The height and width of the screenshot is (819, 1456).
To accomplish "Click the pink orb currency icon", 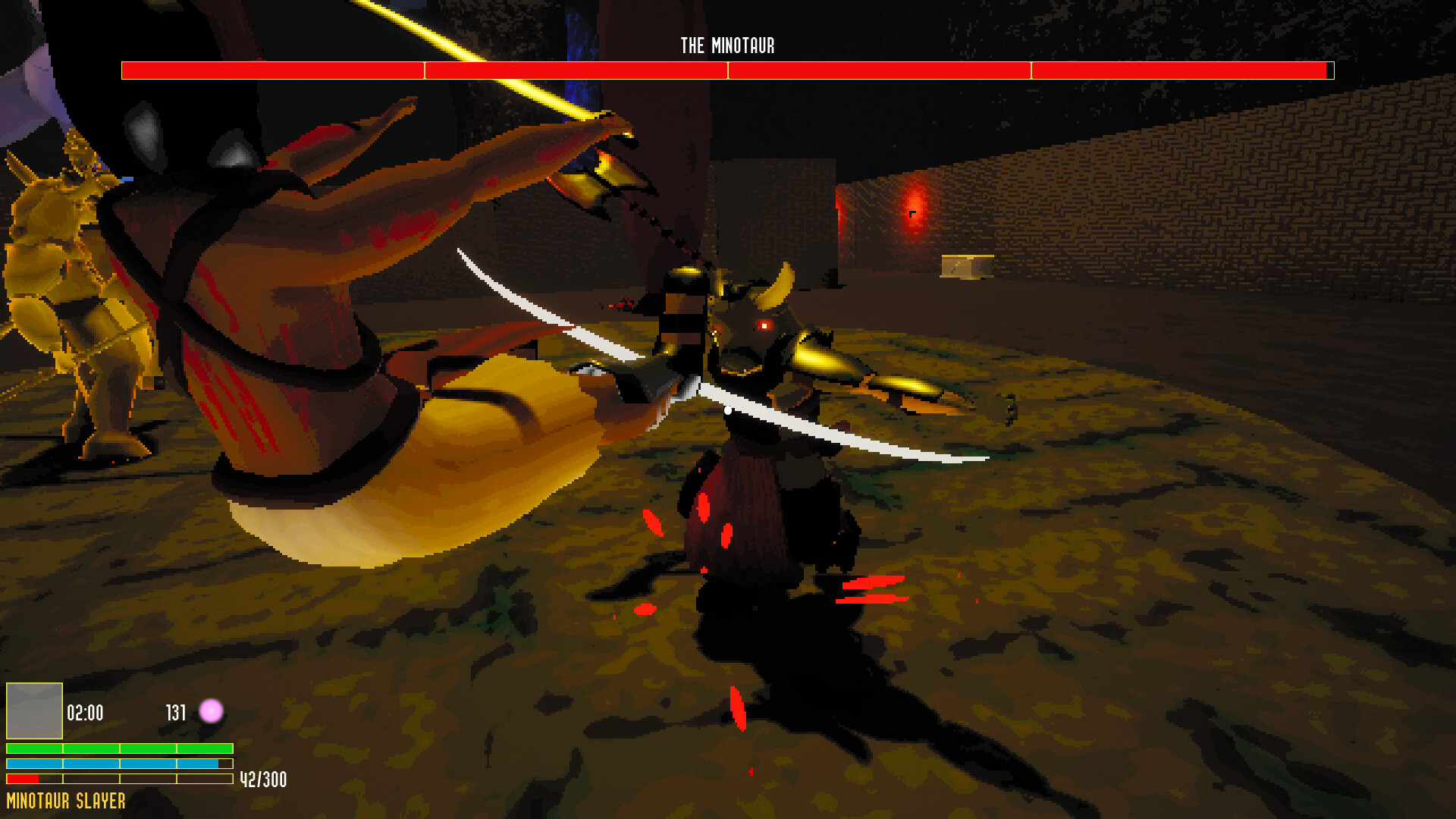I will [x=210, y=711].
